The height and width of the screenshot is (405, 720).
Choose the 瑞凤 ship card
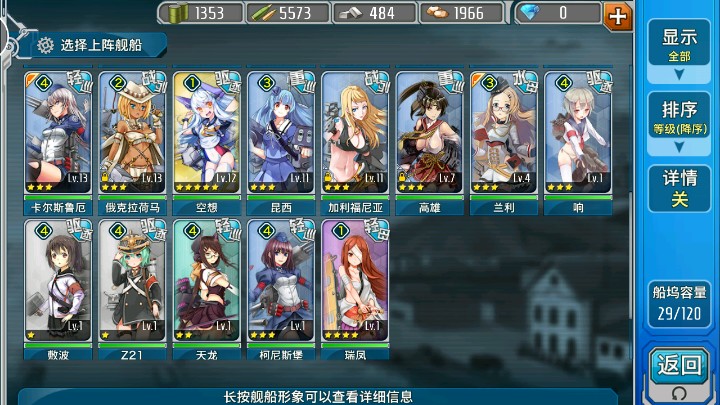tap(355, 283)
